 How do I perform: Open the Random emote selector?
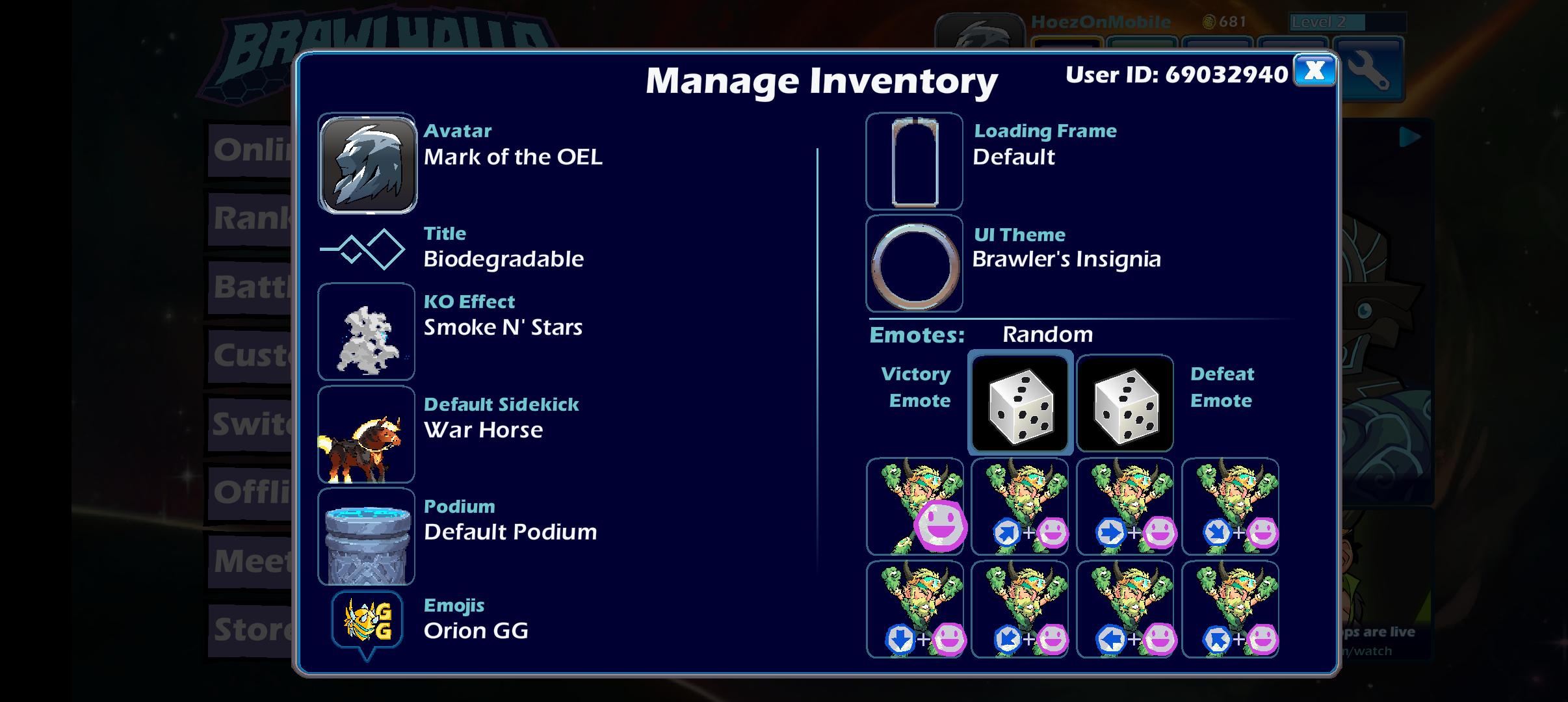(x=1047, y=334)
